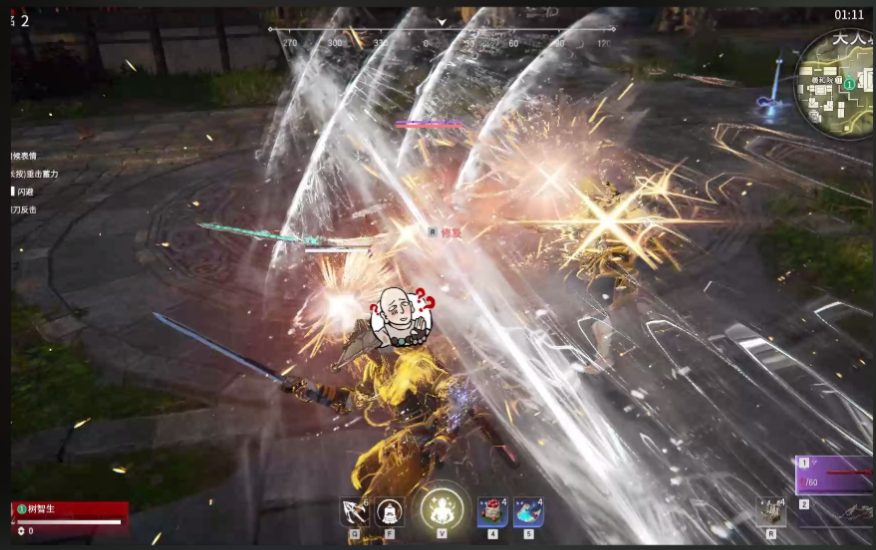Activate the grappling hook skill icon
Image resolution: width=876 pixels, height=550 pixels.
point(355,512)
